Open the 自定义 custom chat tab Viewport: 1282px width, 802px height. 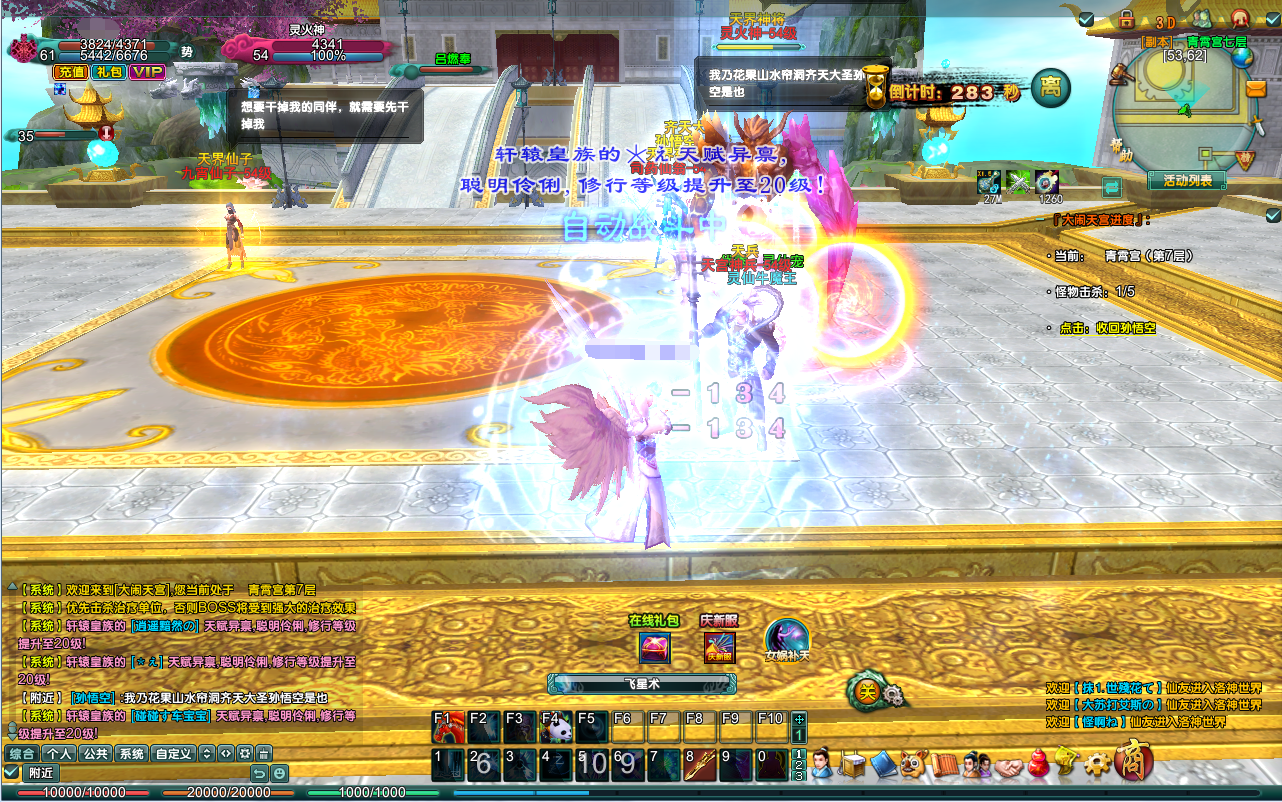click(x=174, y=753)
